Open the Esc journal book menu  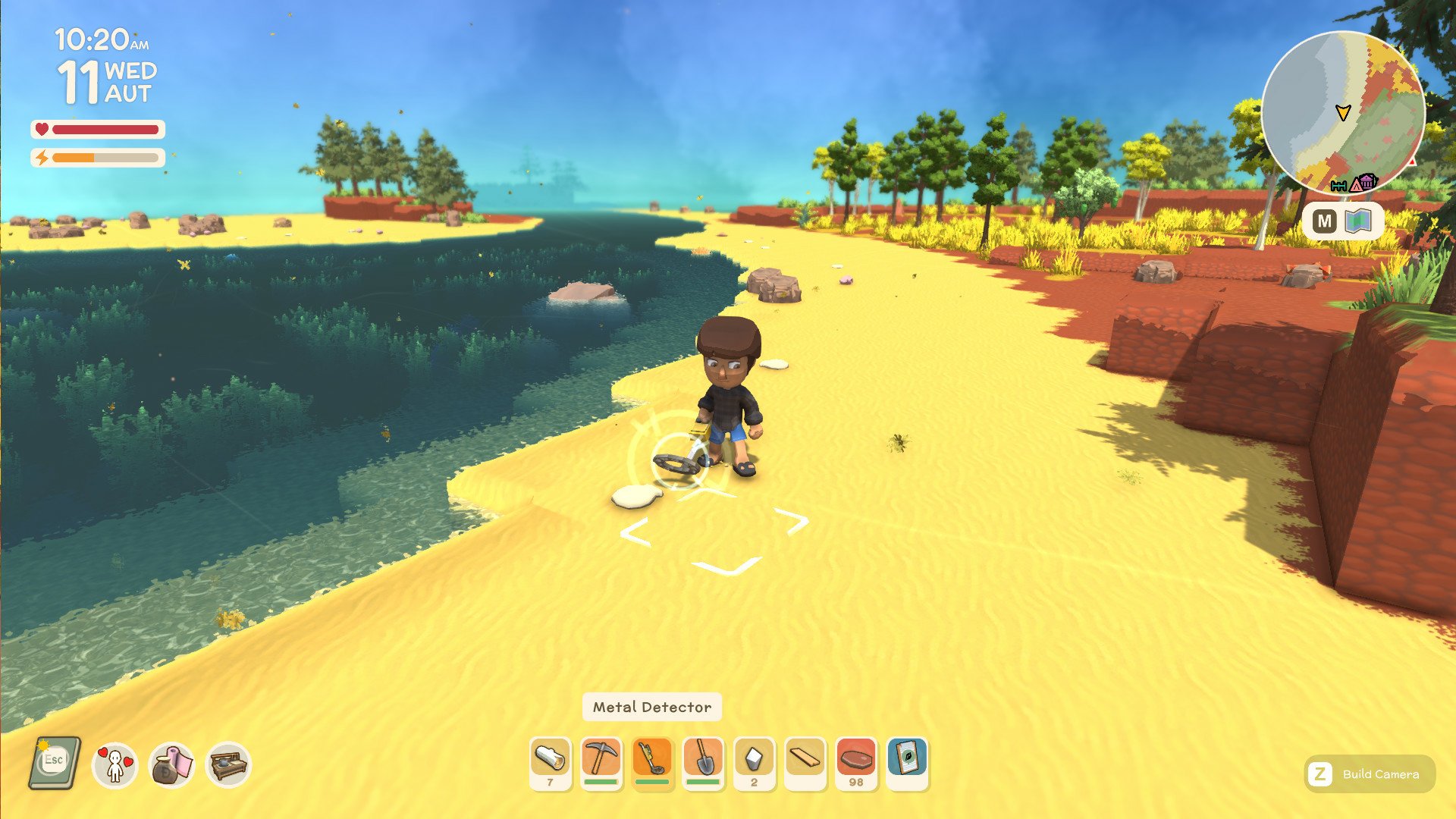57,762
